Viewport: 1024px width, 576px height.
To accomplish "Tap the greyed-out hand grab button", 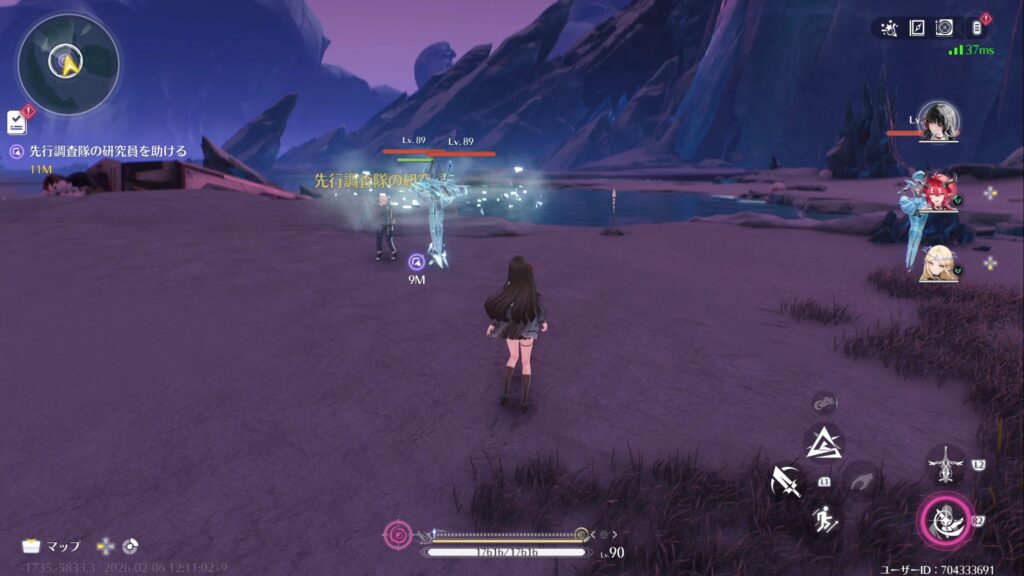I will pos(860,481).
